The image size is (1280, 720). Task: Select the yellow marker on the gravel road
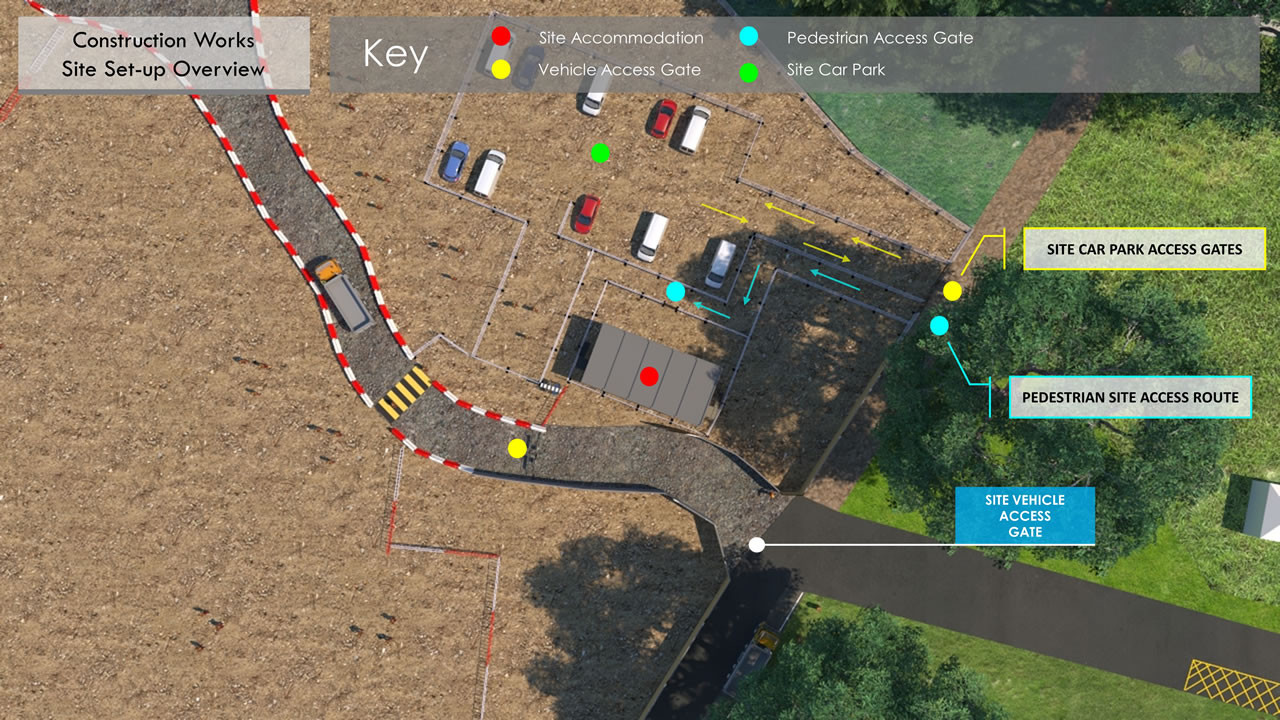[517, 448]
